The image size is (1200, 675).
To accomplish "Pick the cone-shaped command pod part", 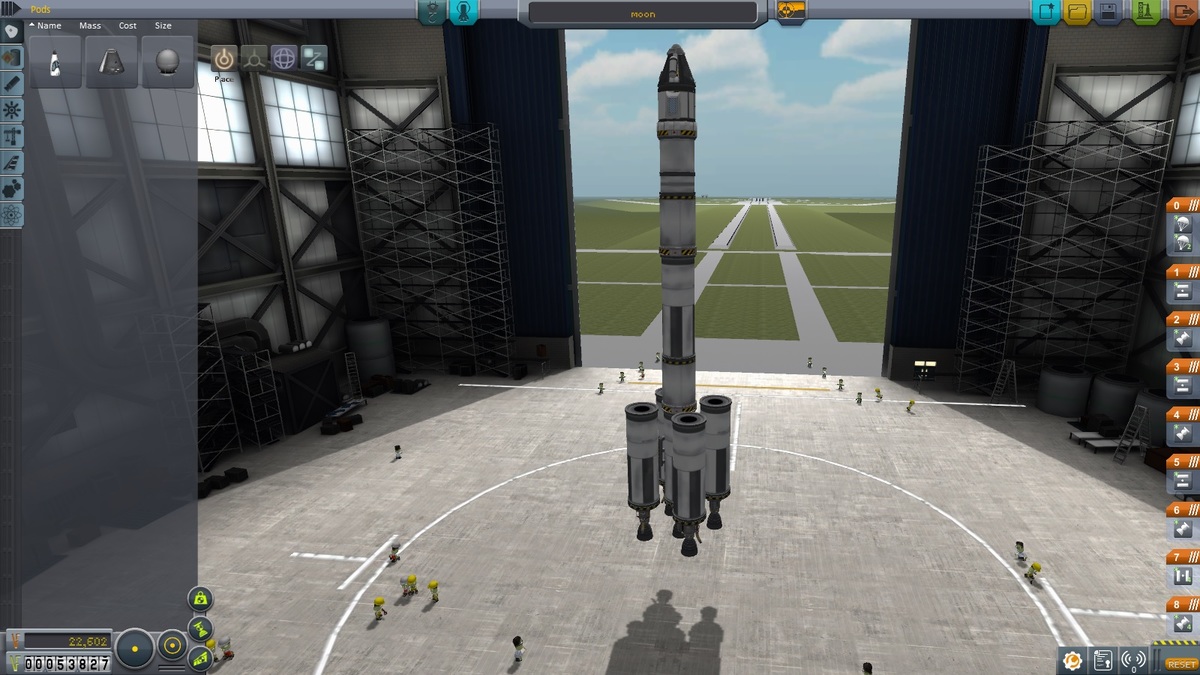I will pyautogui.click(x=111, y=62).
